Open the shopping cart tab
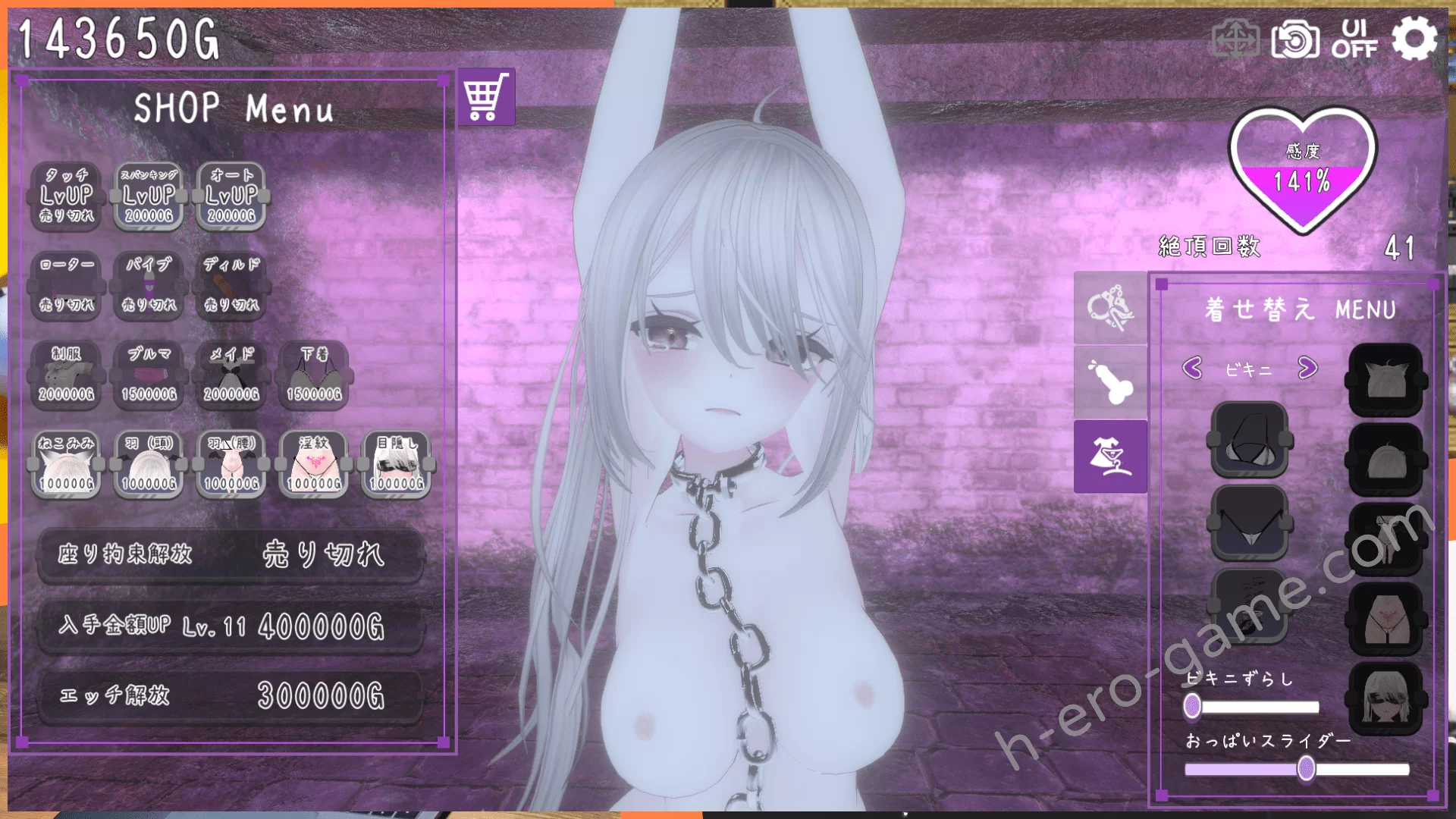1456x819 pixels. [x=486, y=98]
